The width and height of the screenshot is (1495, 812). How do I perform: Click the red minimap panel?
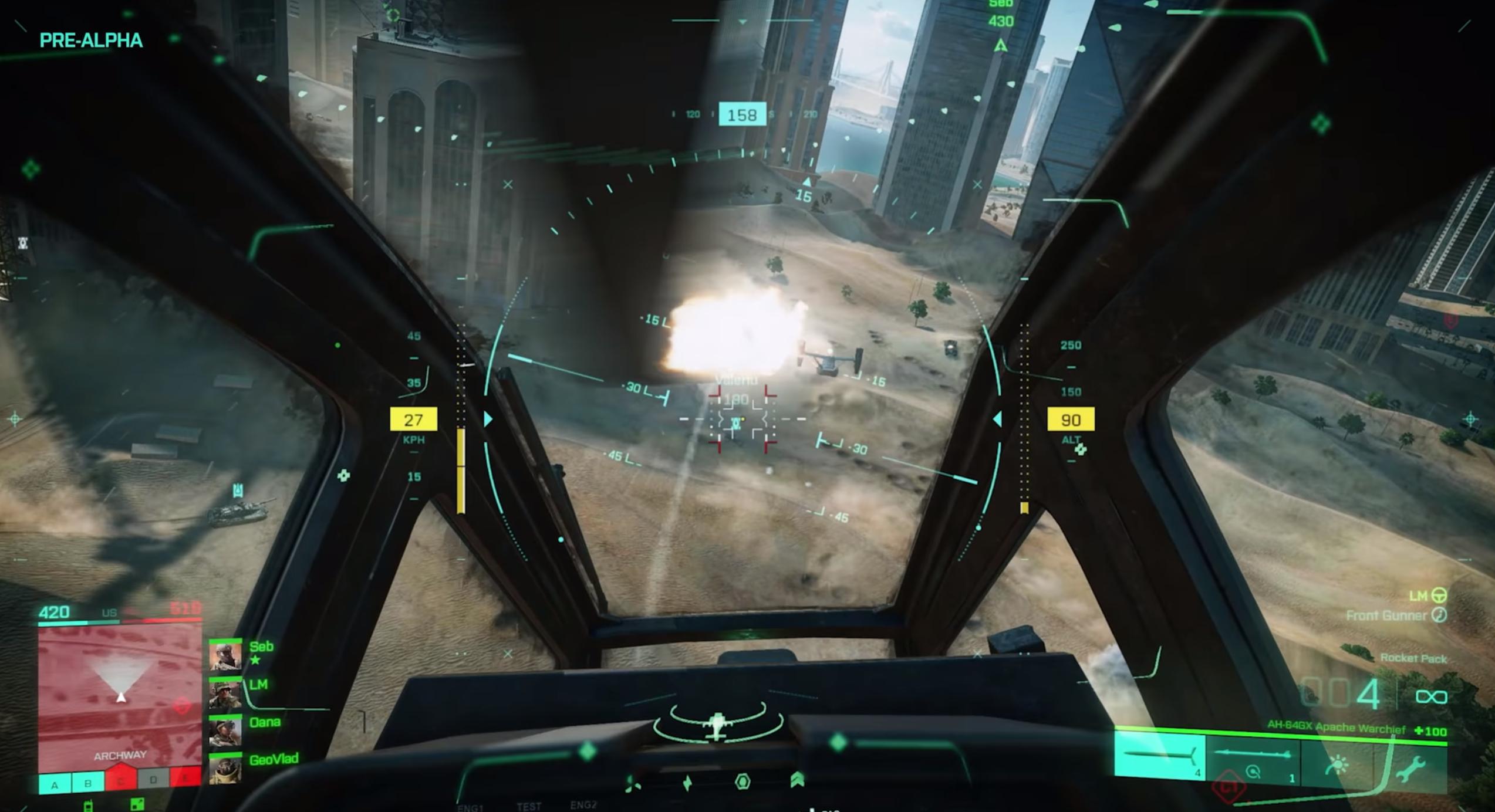pyautogui.click(x=120, y=691)
